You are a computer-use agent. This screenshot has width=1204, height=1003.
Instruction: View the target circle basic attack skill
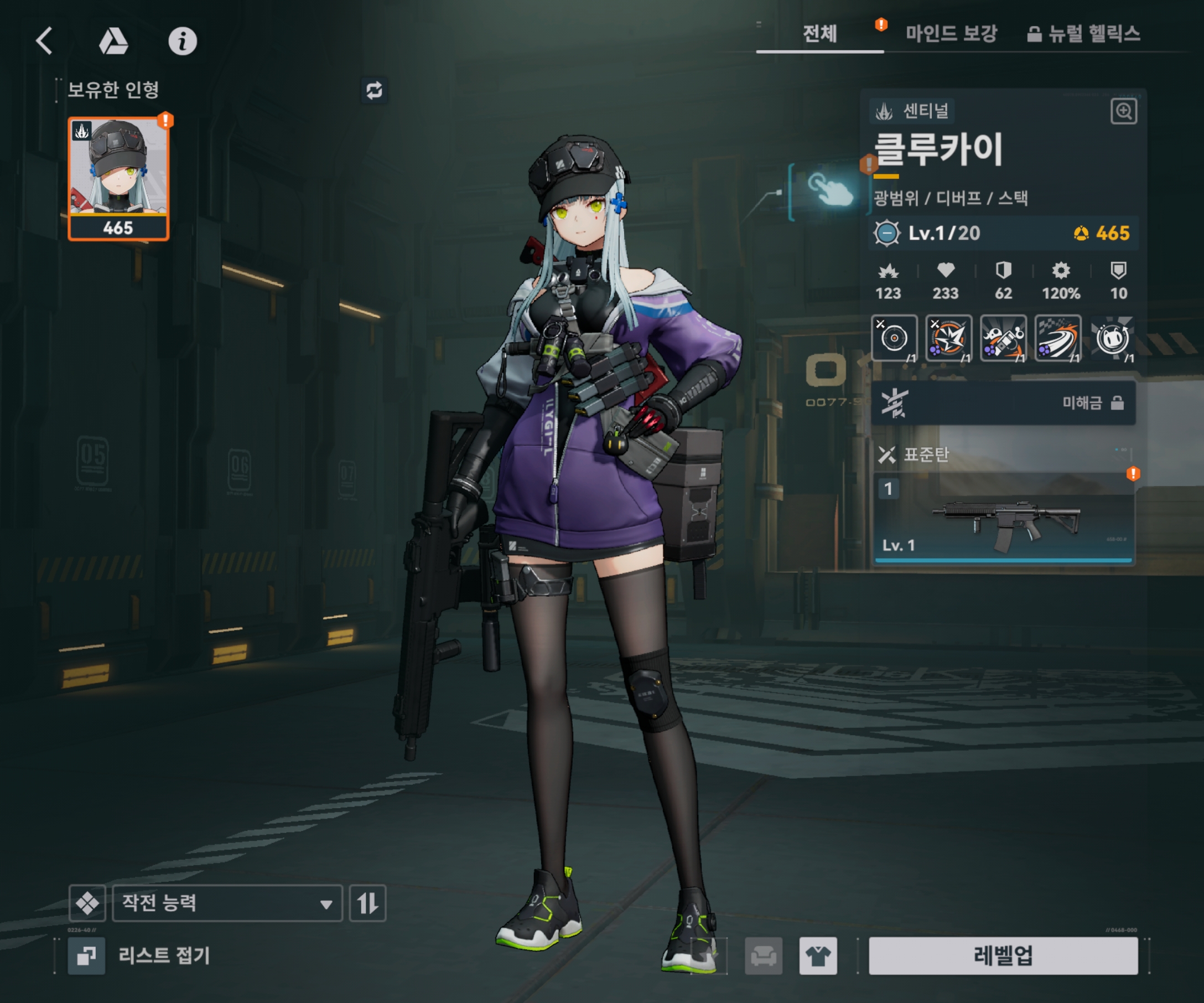893,338
